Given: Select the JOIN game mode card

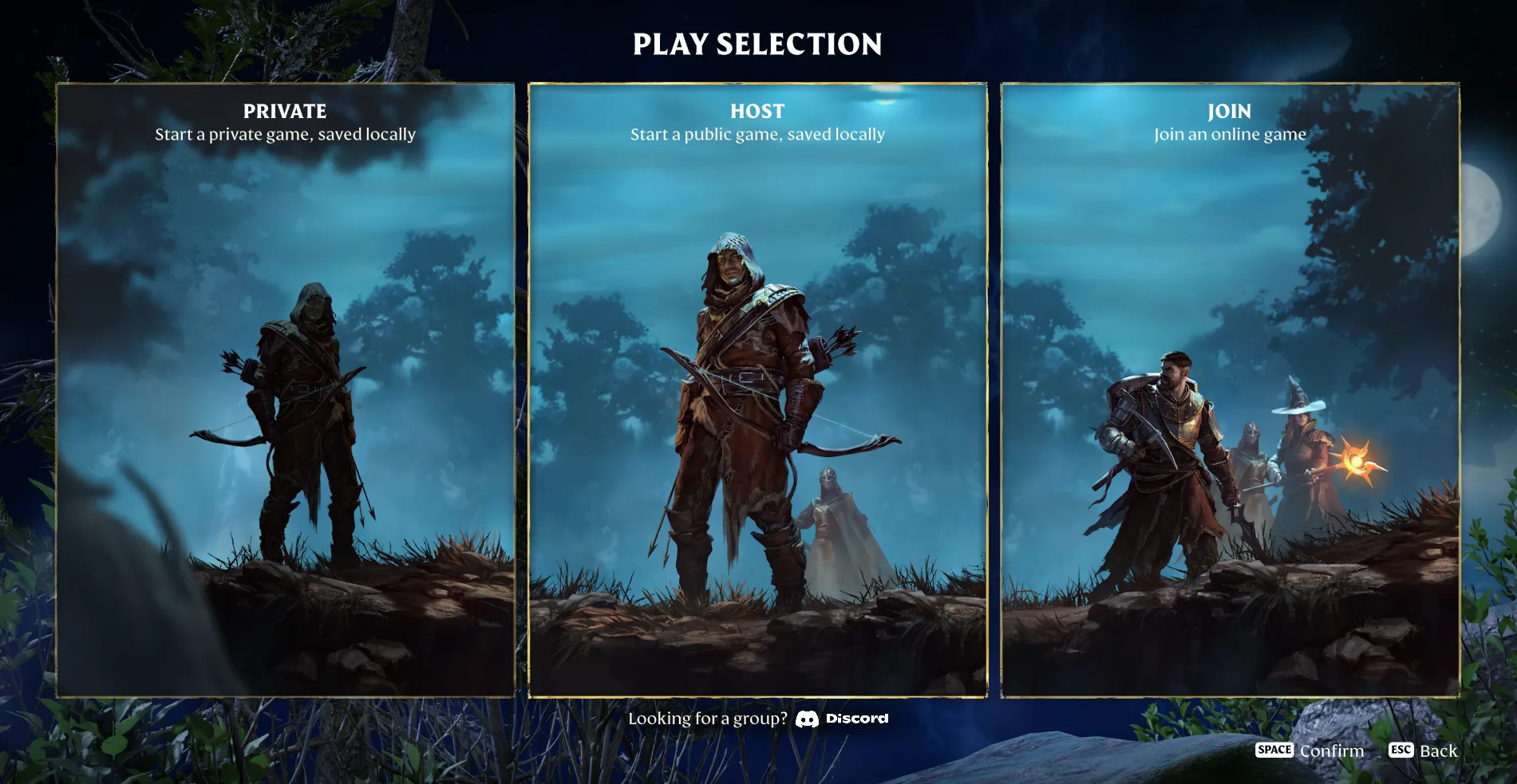Looking at the screenshot, I should pyautogui.click(x=1229, y=391).
